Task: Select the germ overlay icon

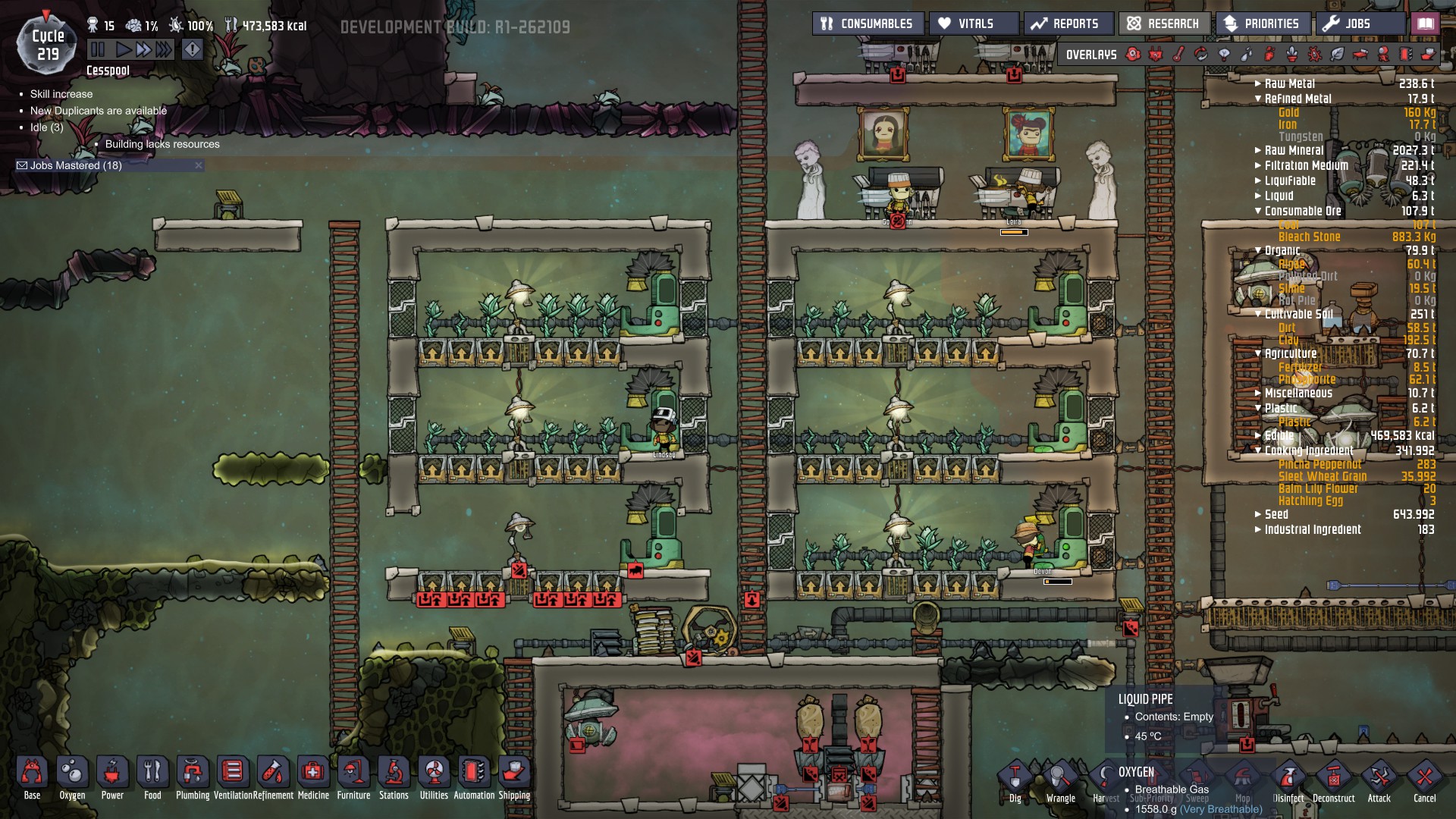Action: [x=1315, y=54]
